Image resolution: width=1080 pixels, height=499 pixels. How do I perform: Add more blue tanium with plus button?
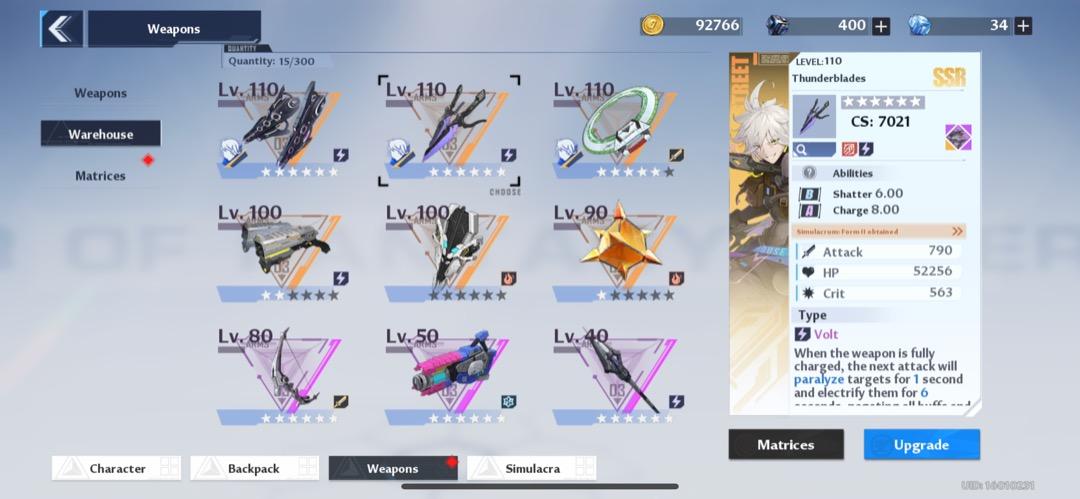coord(1022,26)
